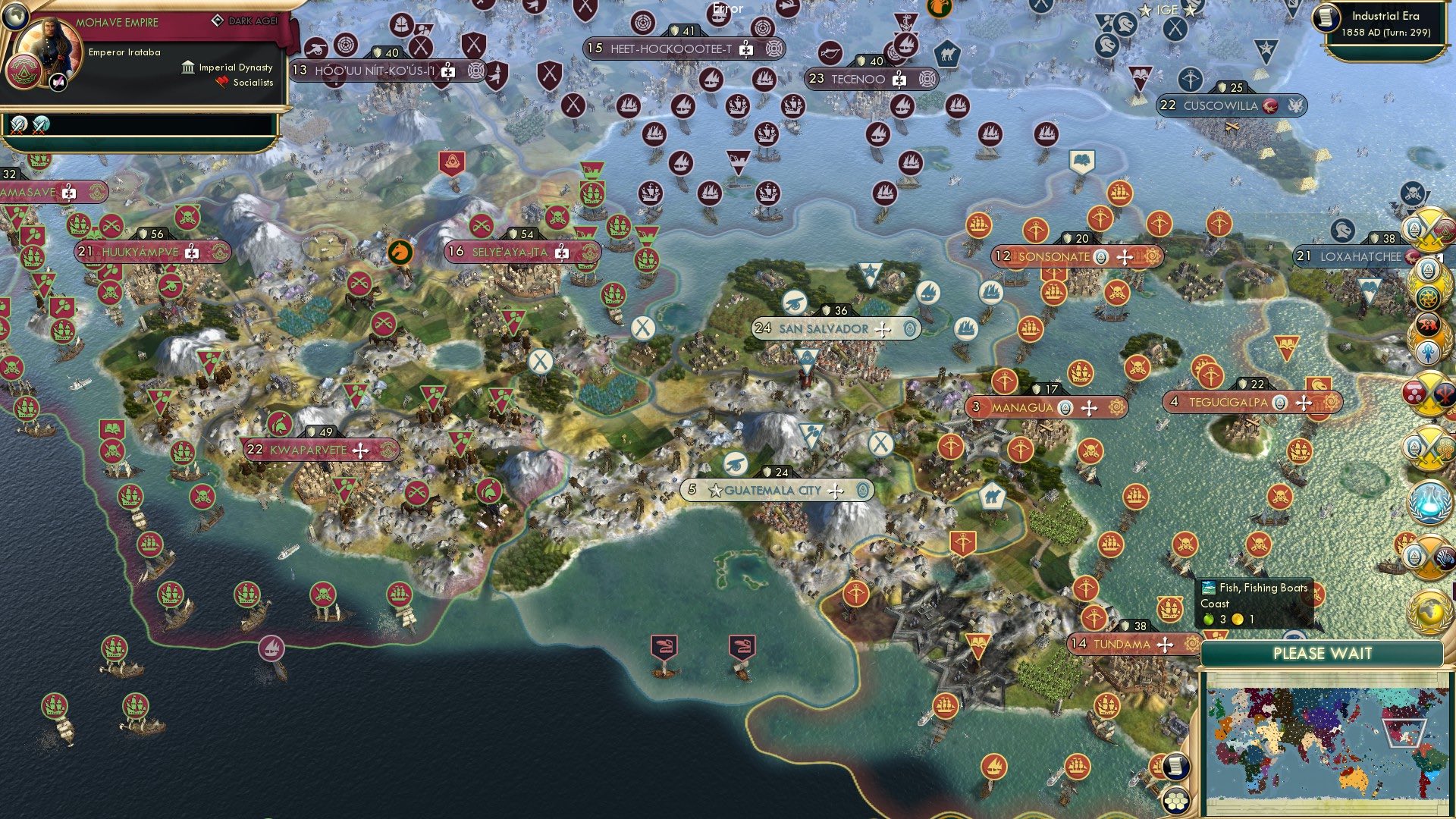The height and width of the screenshot is (819, 1456).
Task: Click the PLEASE WAIT status button
Action: (1323, 654)
